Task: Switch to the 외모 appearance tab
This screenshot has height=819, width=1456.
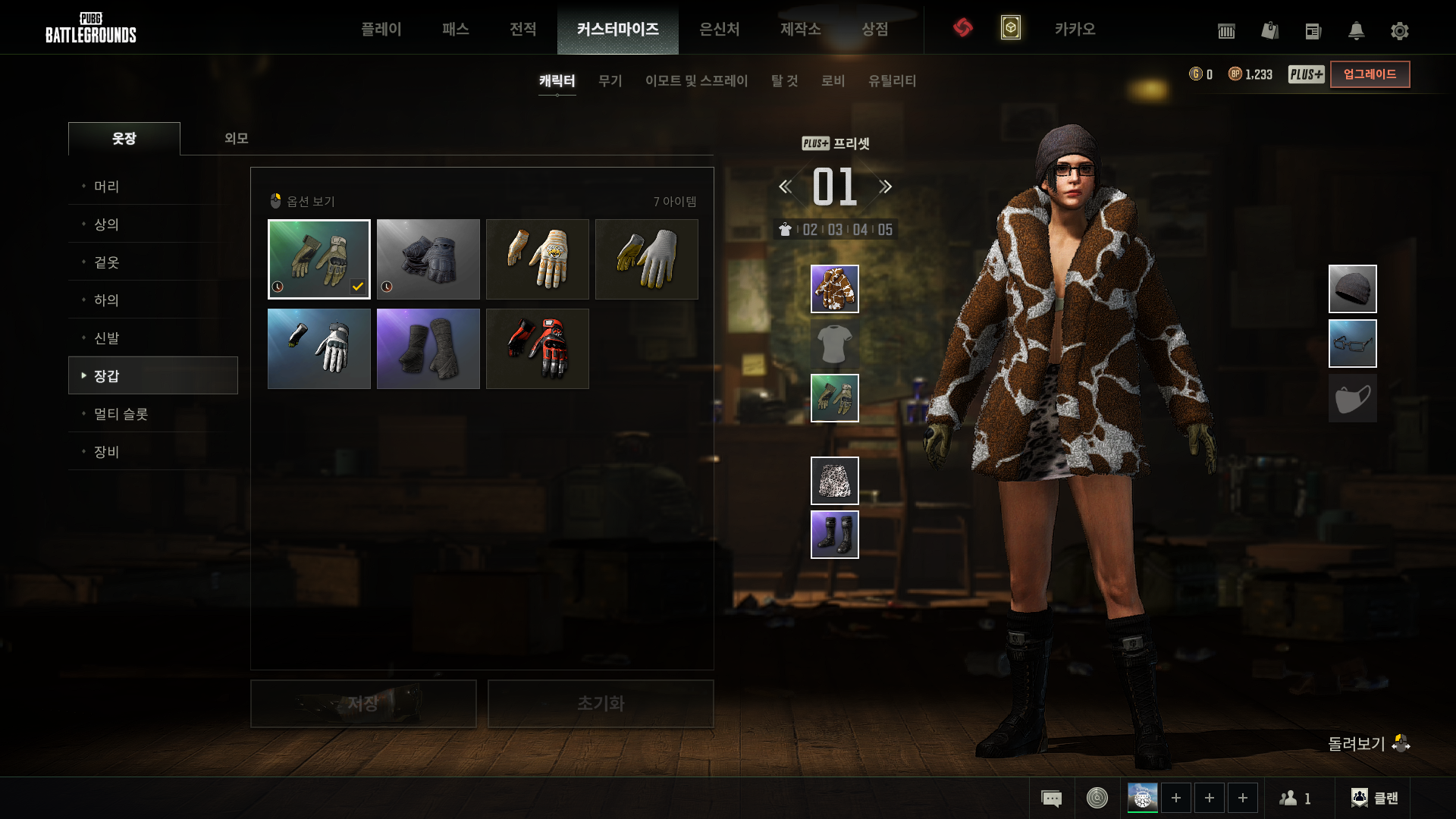Action: pyautogui.click(x=236, y=138)
